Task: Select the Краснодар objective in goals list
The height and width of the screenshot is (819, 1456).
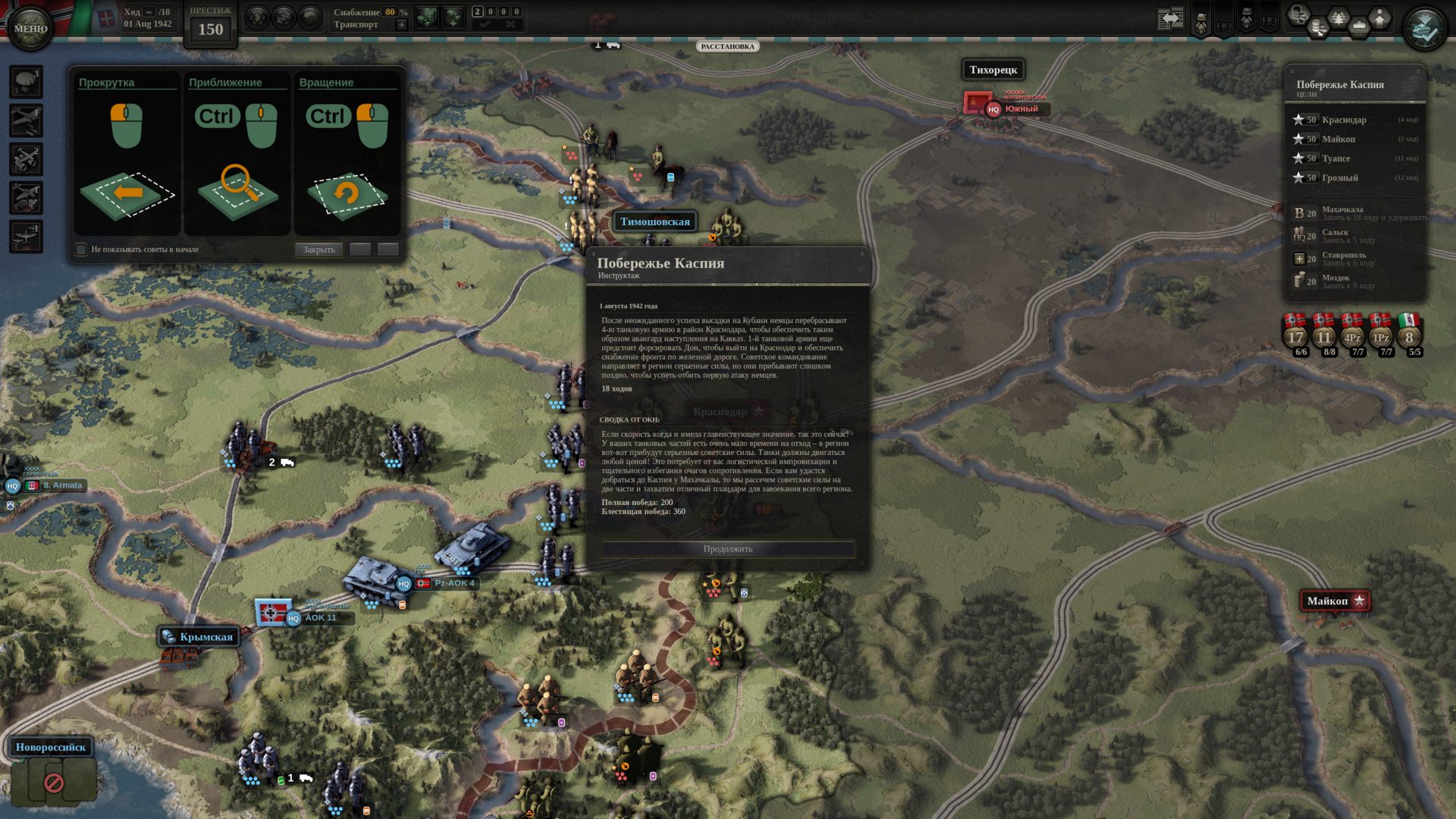Action: coord(1344,120)
